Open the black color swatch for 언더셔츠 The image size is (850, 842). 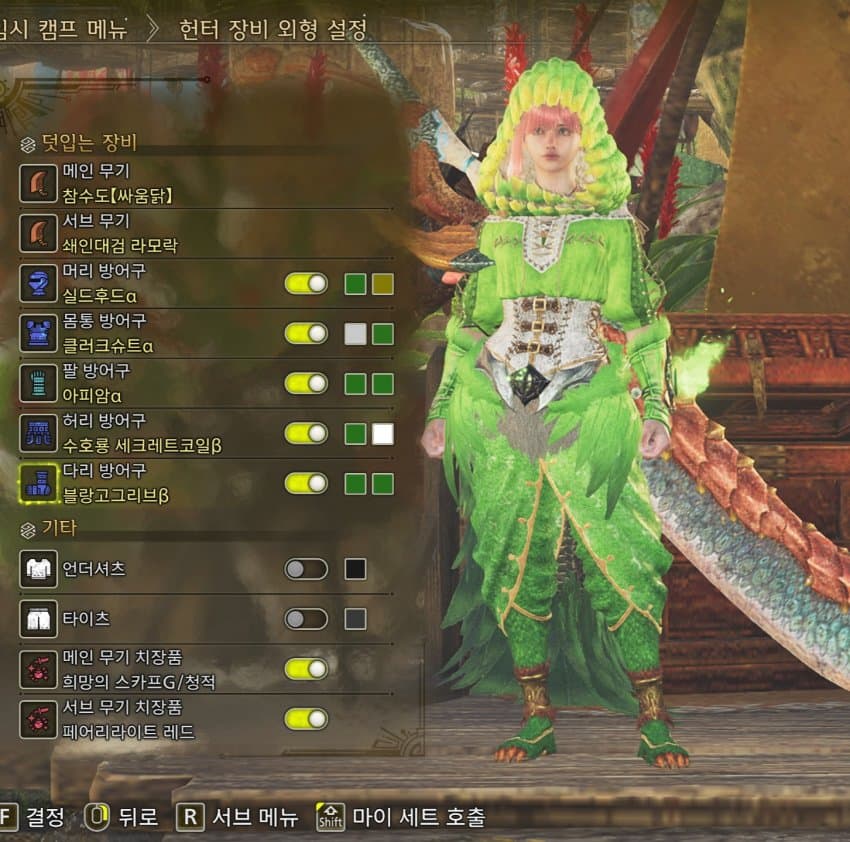coord(355,570)
